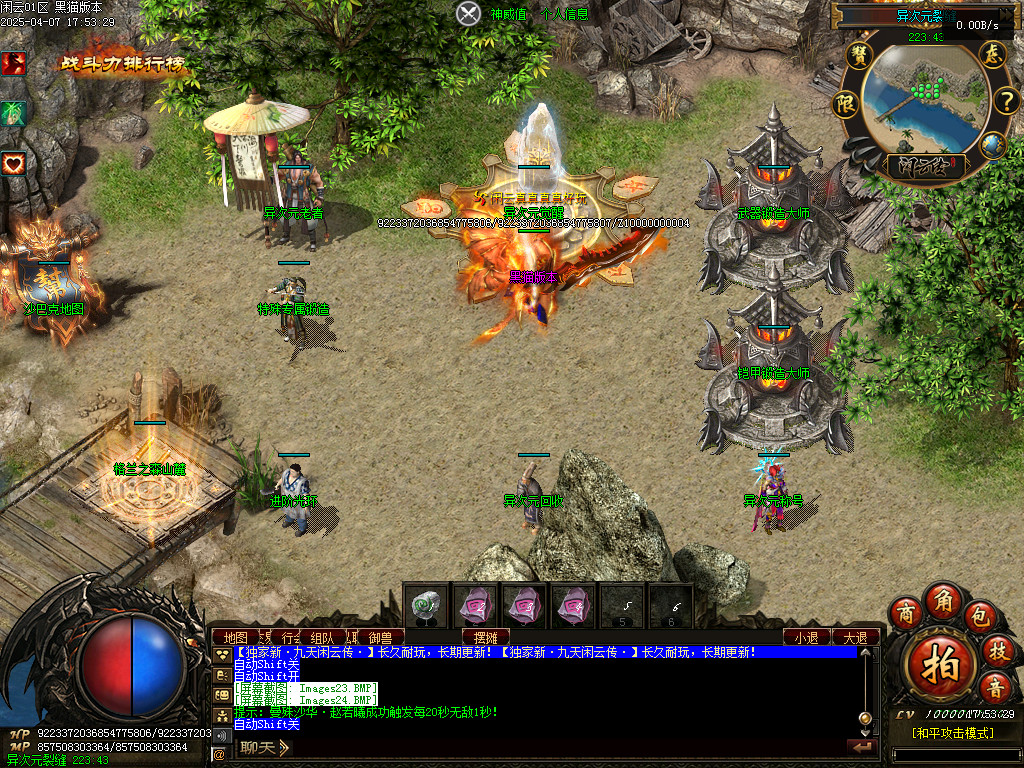The width and height of the screenshot is (1024, 768).
Task: Click the 摆摊 stall button
Action: (x=486, y=637)
